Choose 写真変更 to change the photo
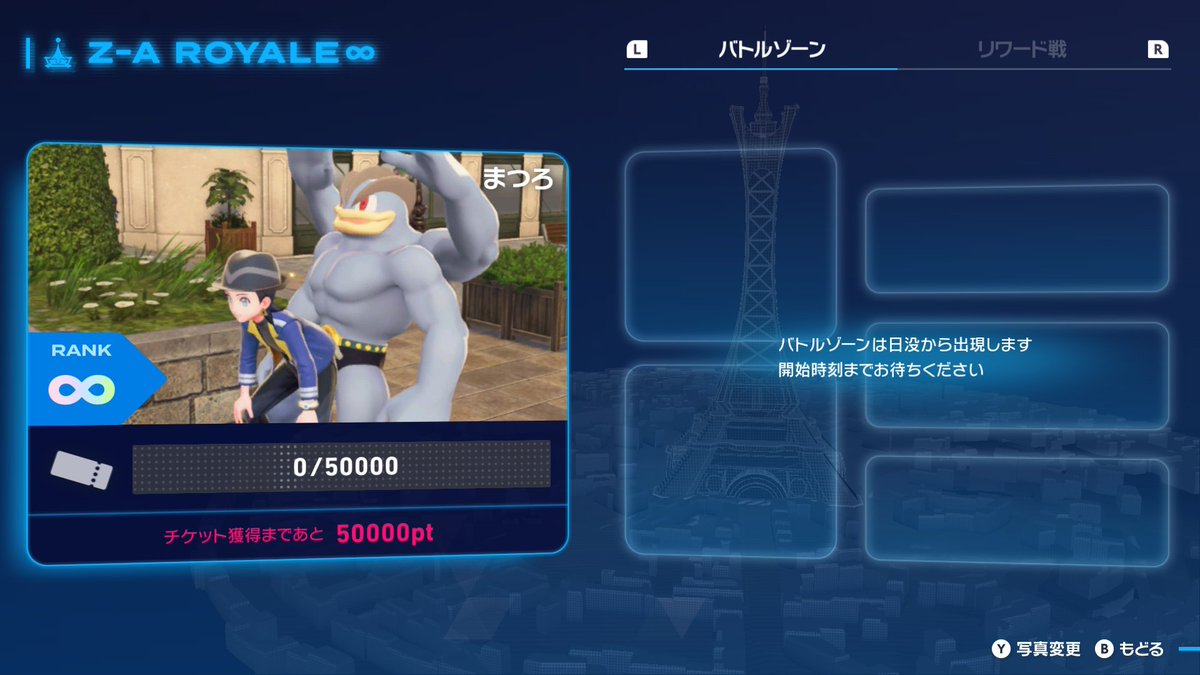Image resolution: width=1200 pixels, height=675 pixels. pos(1036,649)
